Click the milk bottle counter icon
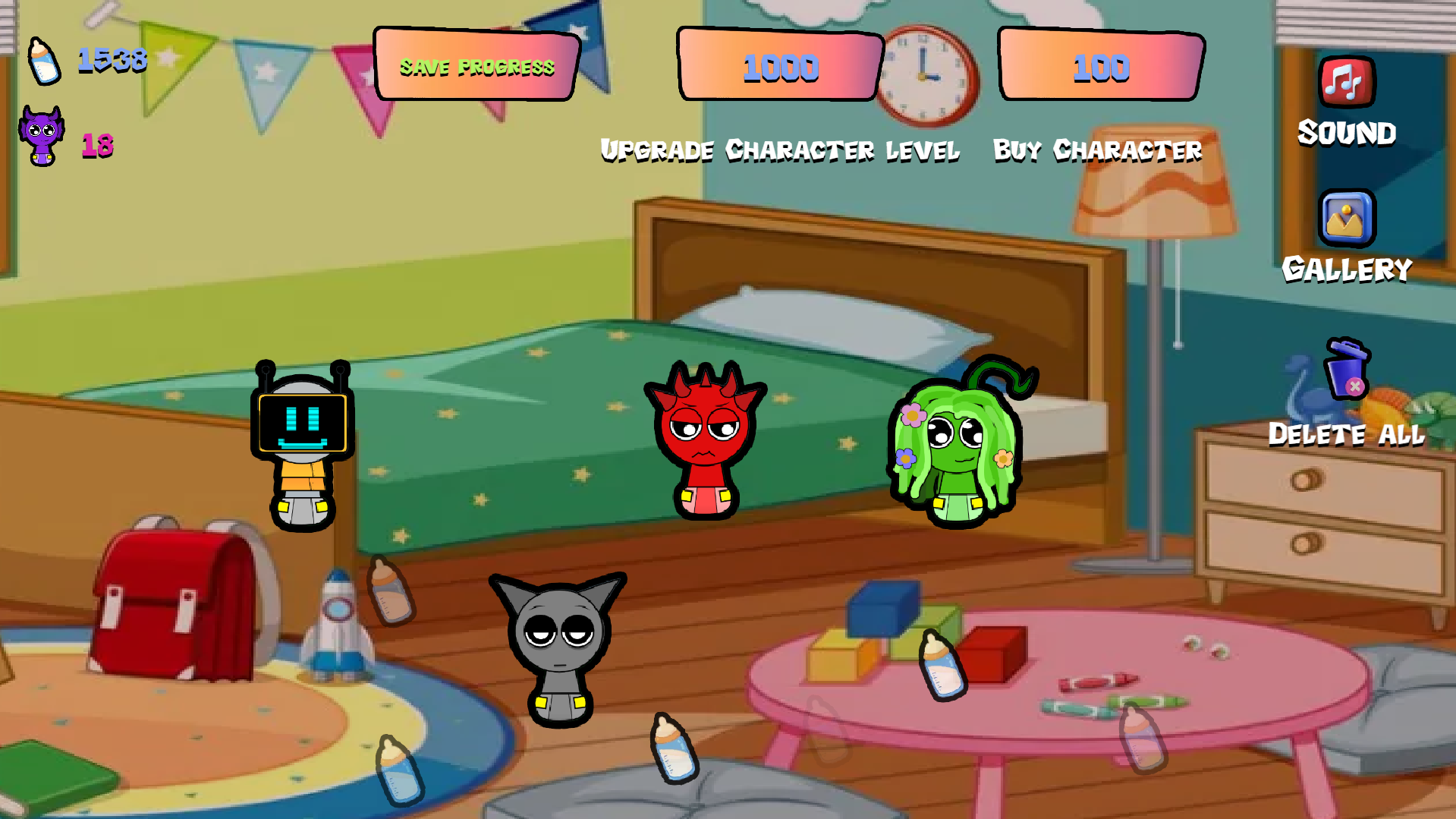1456x819 pixels. (x=45, y=62)
